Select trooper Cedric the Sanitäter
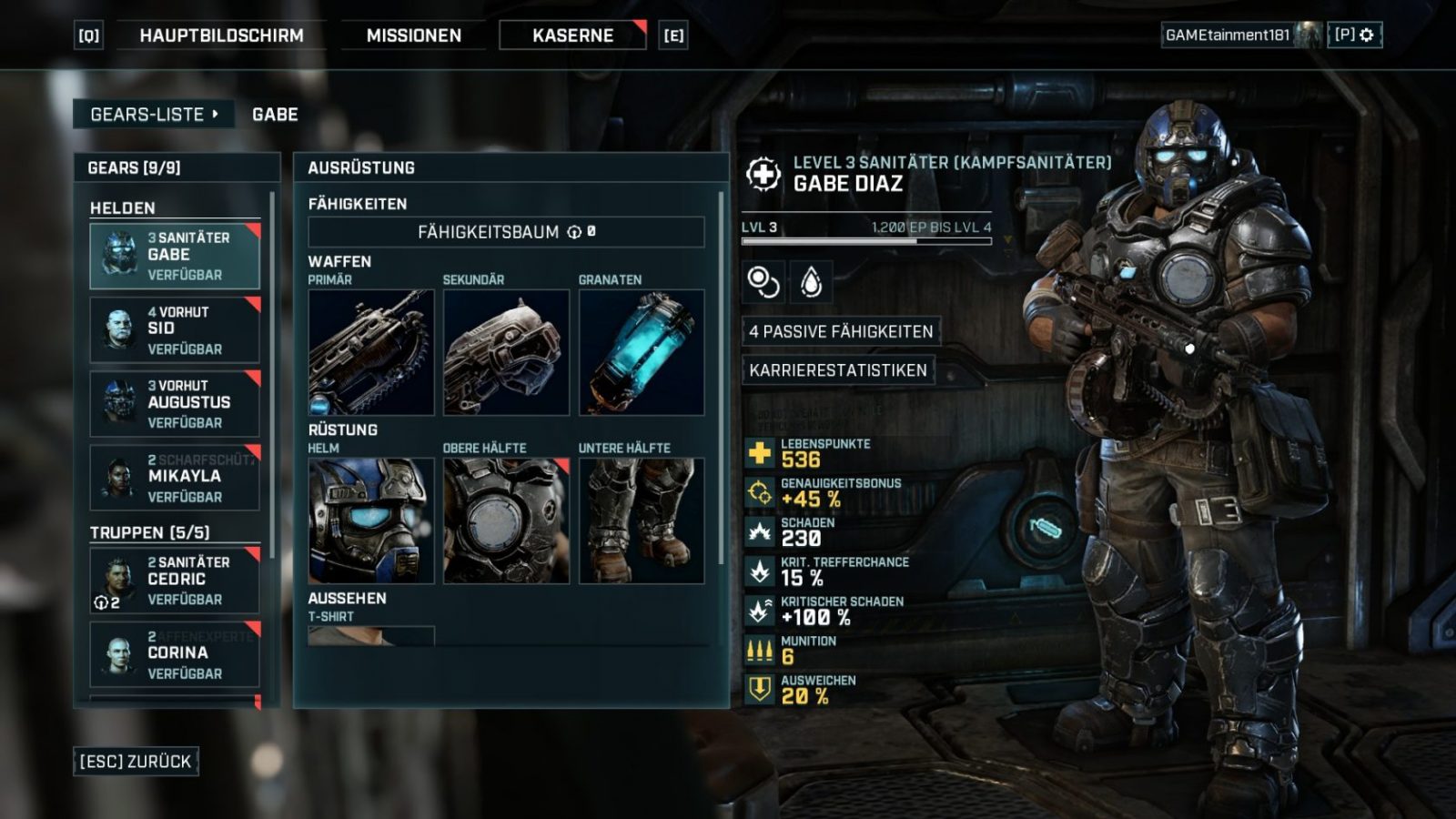 pyautogui.click(x=175, y=580)
